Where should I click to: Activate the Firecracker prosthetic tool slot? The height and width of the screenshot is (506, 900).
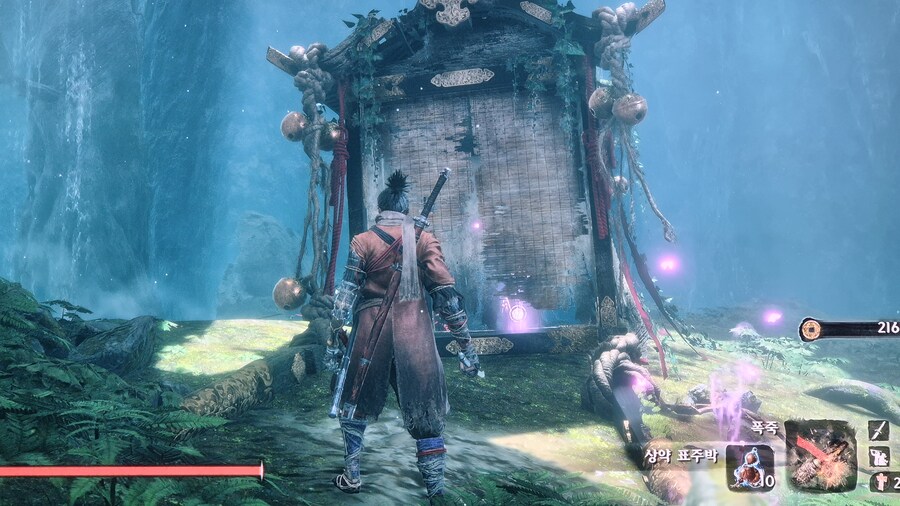click(820, 455)
